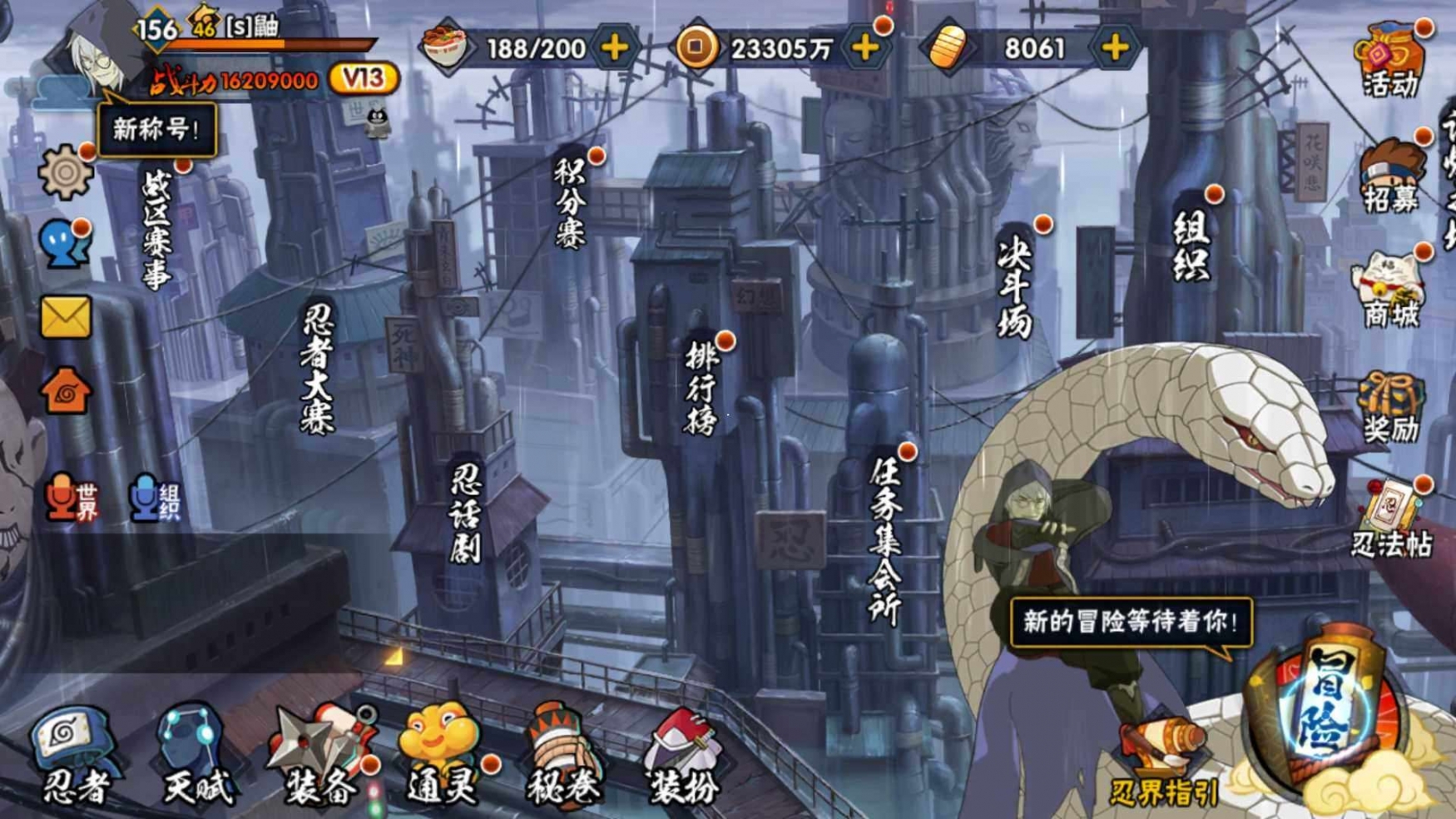Open the yellow mail envelope
This screenshot has width=1456, height=819.
click(65, 317)
